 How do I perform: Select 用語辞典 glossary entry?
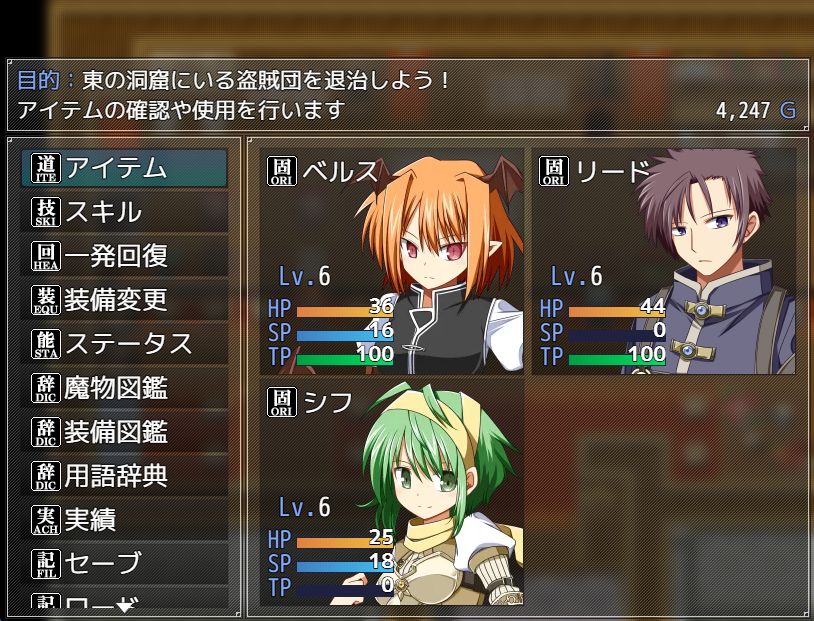tap(124, 476)
